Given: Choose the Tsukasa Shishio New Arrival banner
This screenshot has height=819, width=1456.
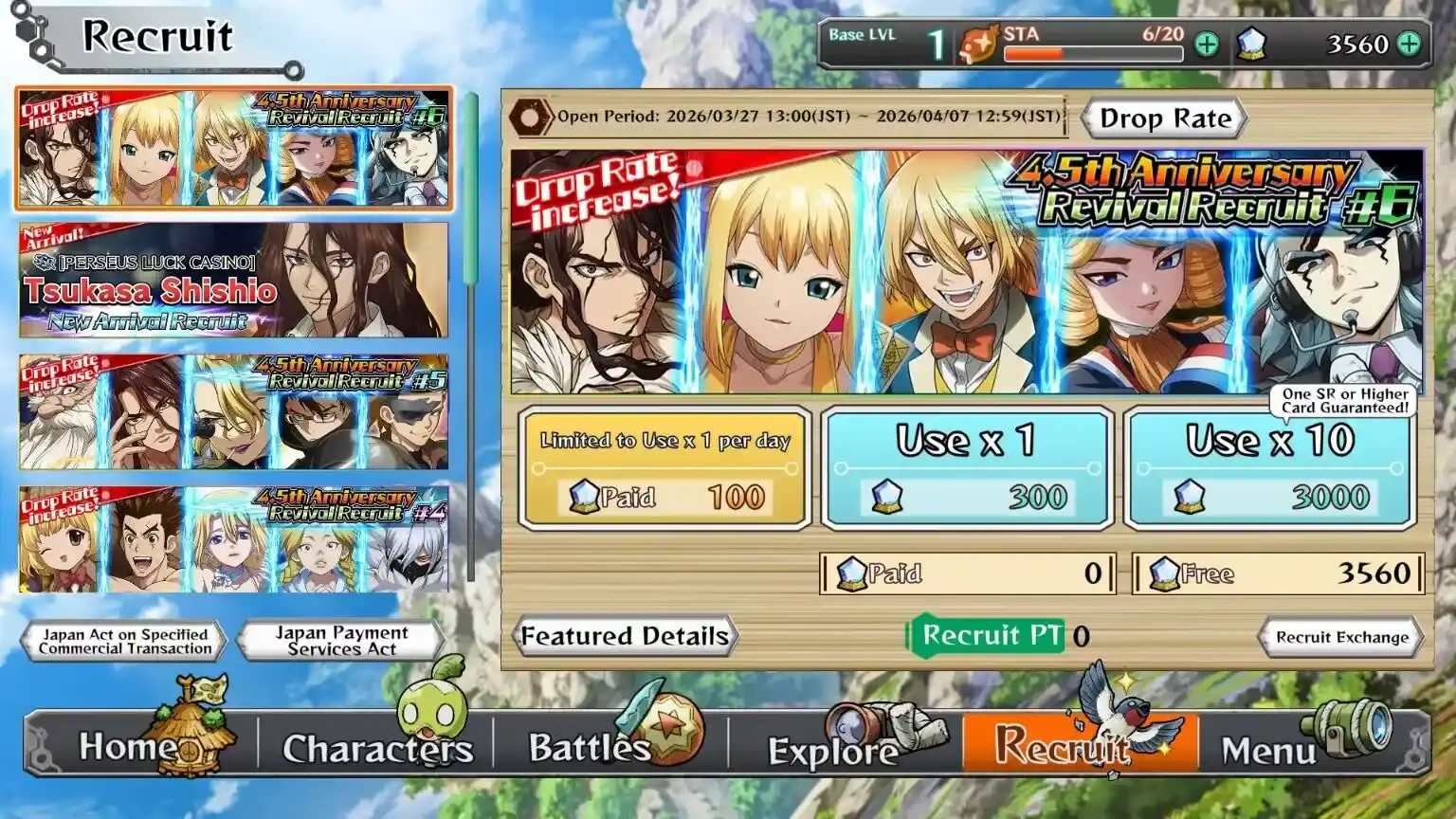Looking at the screenshot, I should (x=233, y=281).
